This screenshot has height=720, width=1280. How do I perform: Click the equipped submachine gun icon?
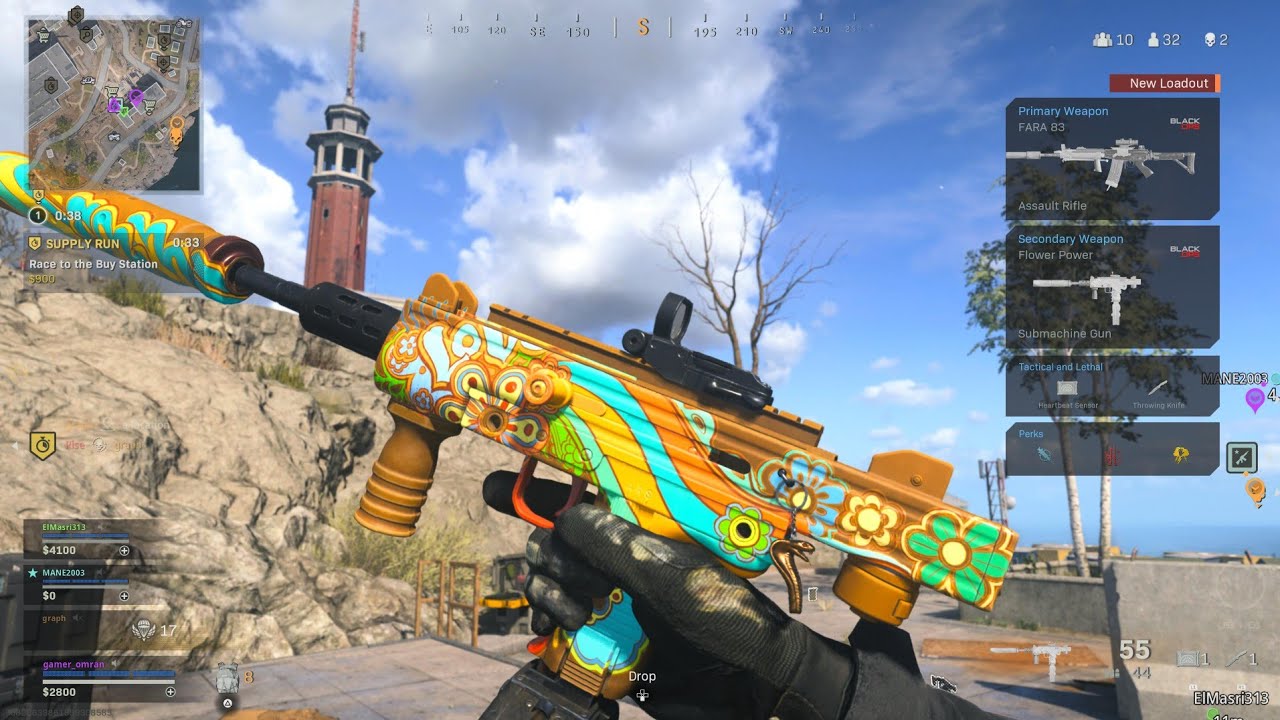click(1030, 657)
